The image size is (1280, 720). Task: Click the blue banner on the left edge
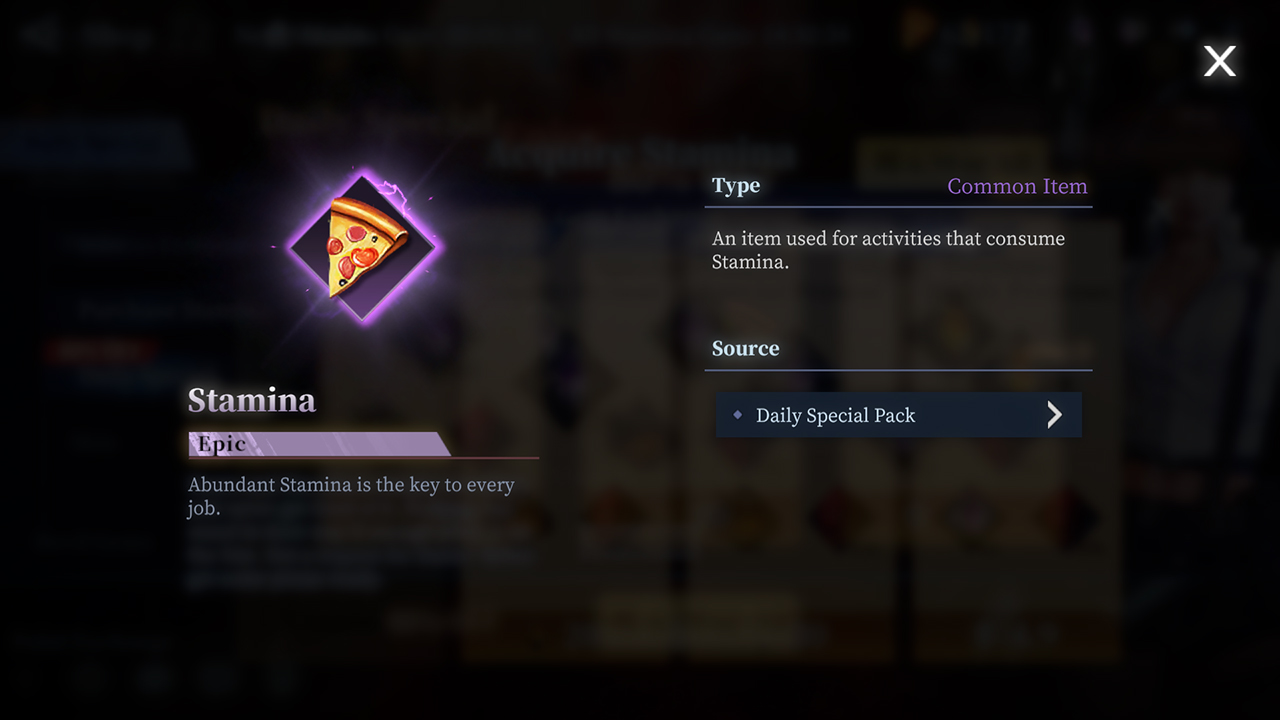click(90, 143)
